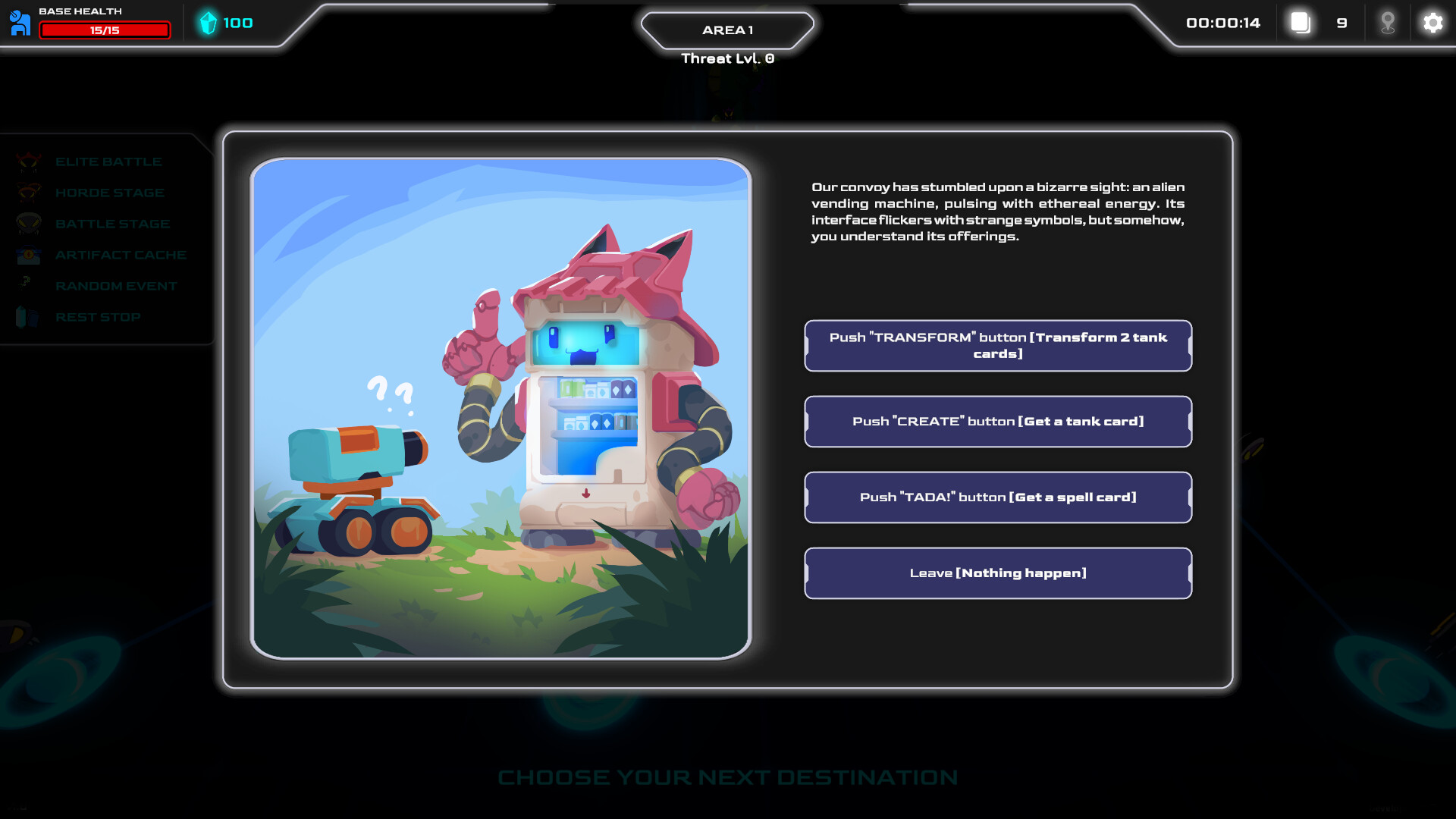Open the Artifact Cache chest icon

pyautogui.click(x=29, y=255)
